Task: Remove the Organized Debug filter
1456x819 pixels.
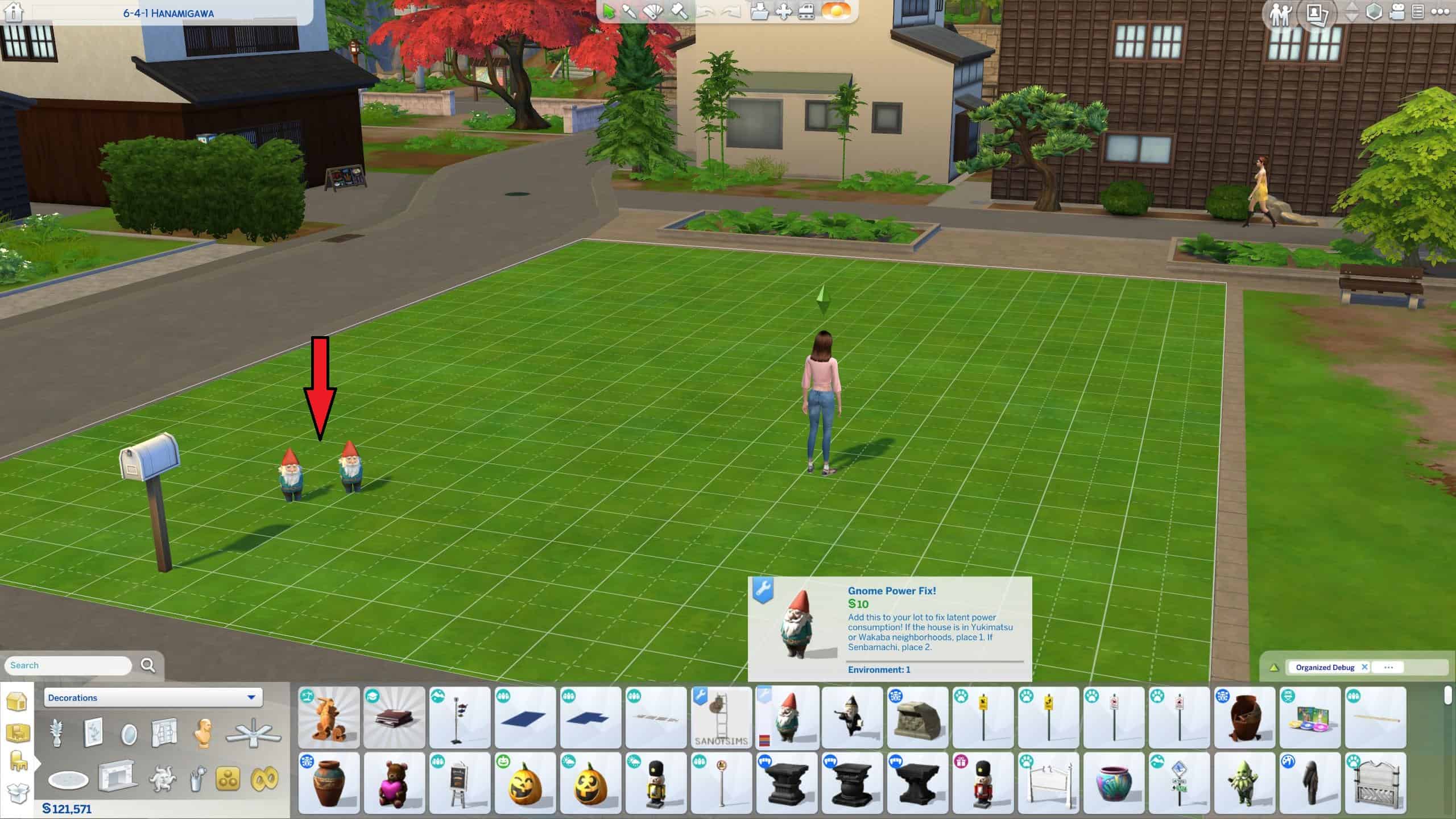Action: pyautogui.click(x=1364, y=667)
